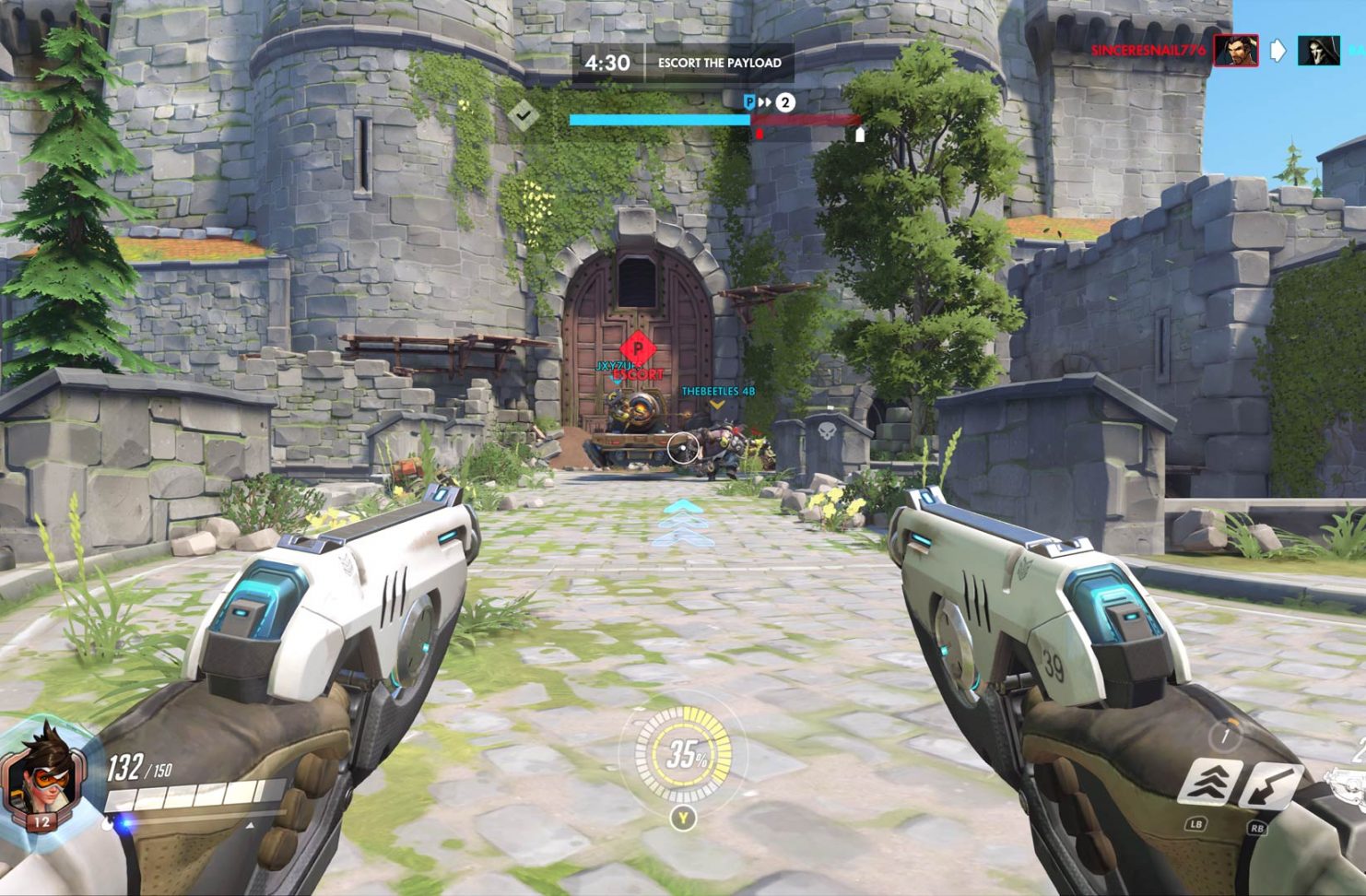Select the red payload diamond marker
The height and width of the screenshot is (896, 1366).
pos(633,348)
